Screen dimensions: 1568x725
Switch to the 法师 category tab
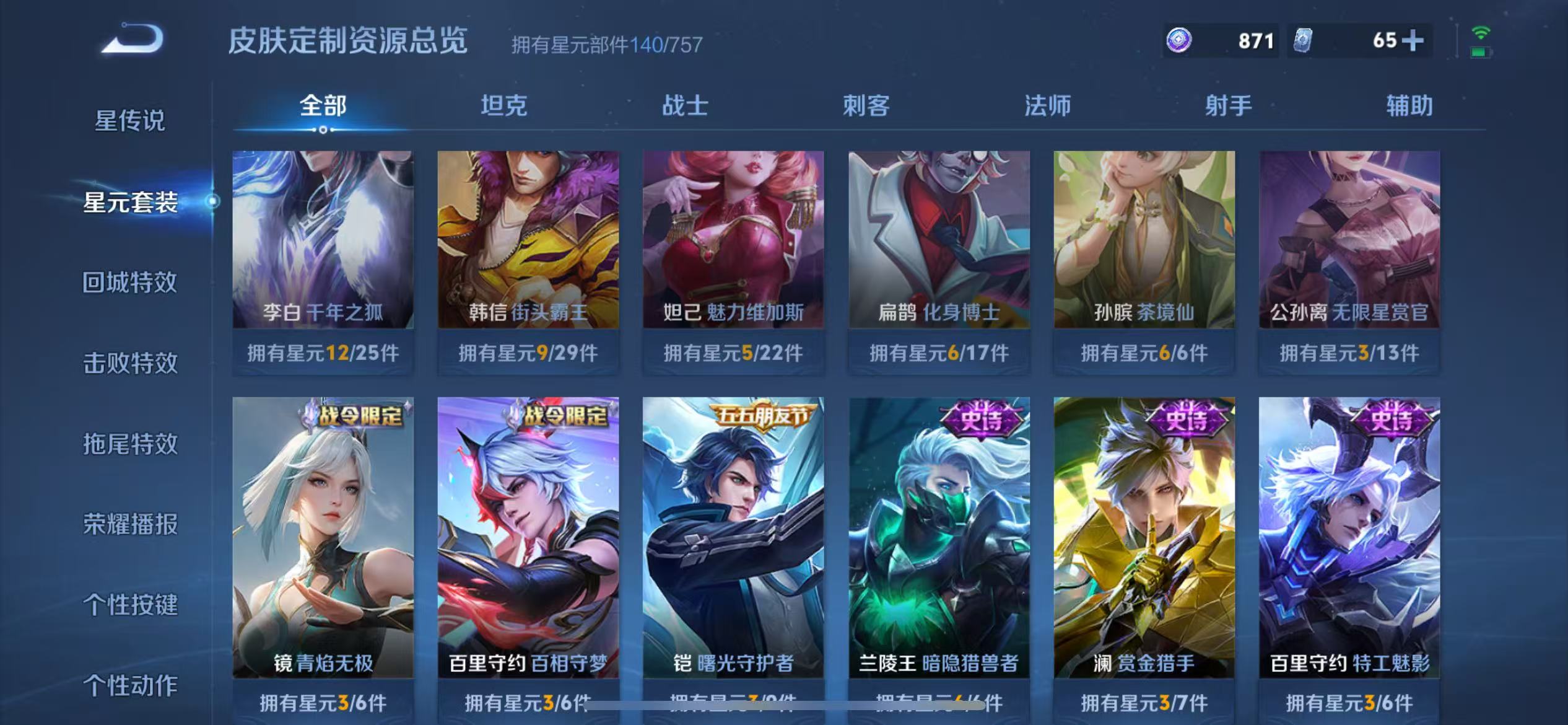pyautogui.click(x=1048, y=107)
